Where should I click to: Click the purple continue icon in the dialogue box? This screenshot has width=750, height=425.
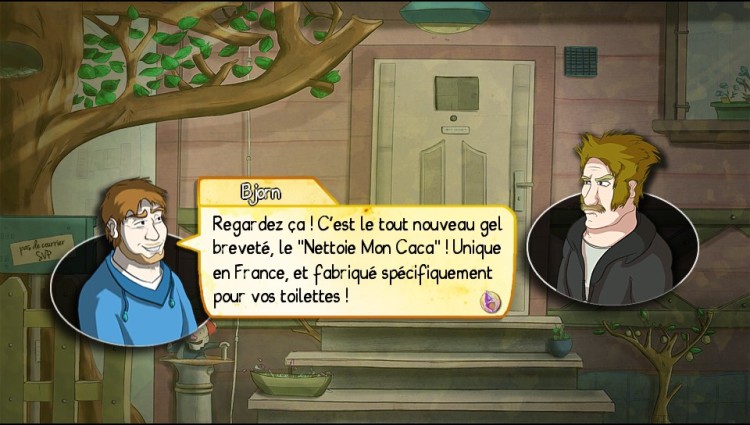point(492,299)
